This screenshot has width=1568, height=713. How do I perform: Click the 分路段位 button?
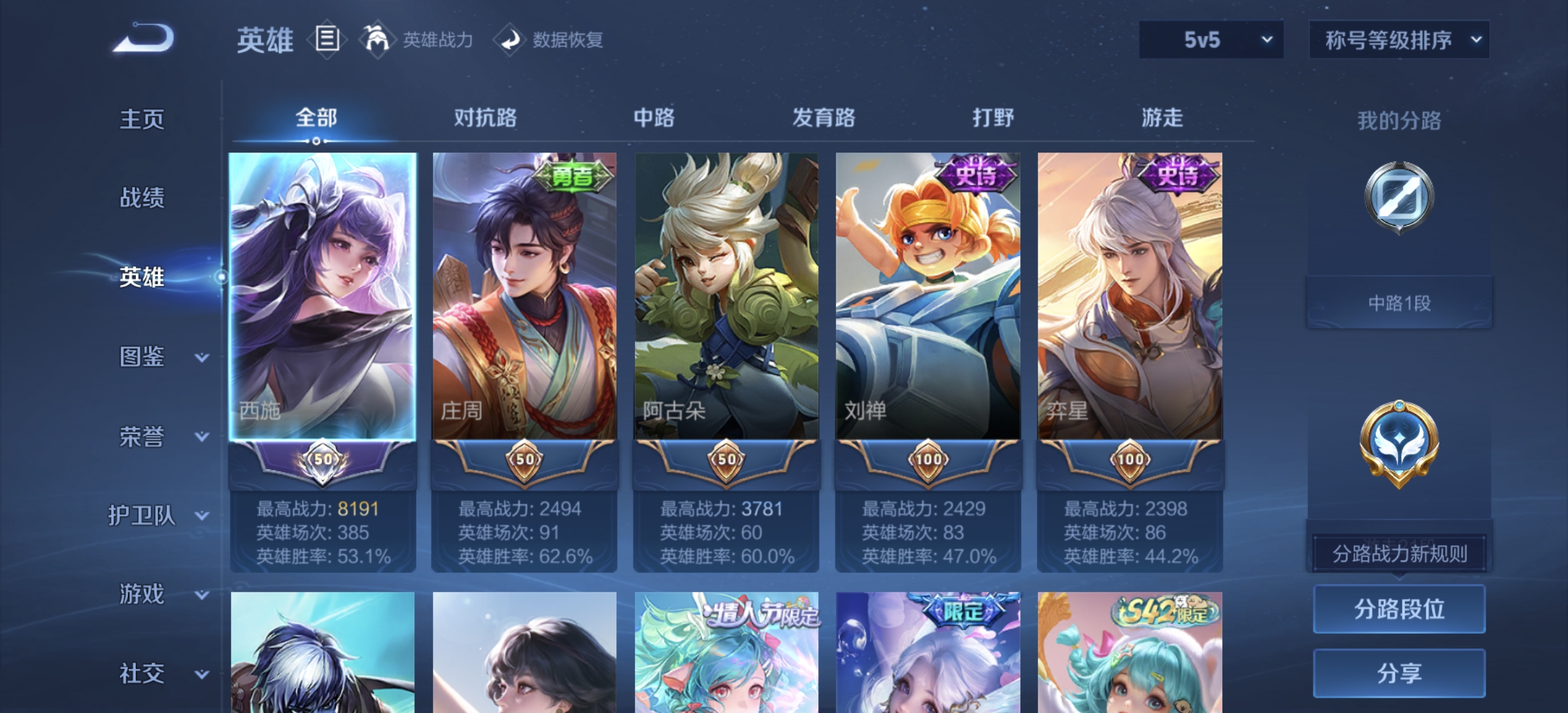click(1398, 609)
